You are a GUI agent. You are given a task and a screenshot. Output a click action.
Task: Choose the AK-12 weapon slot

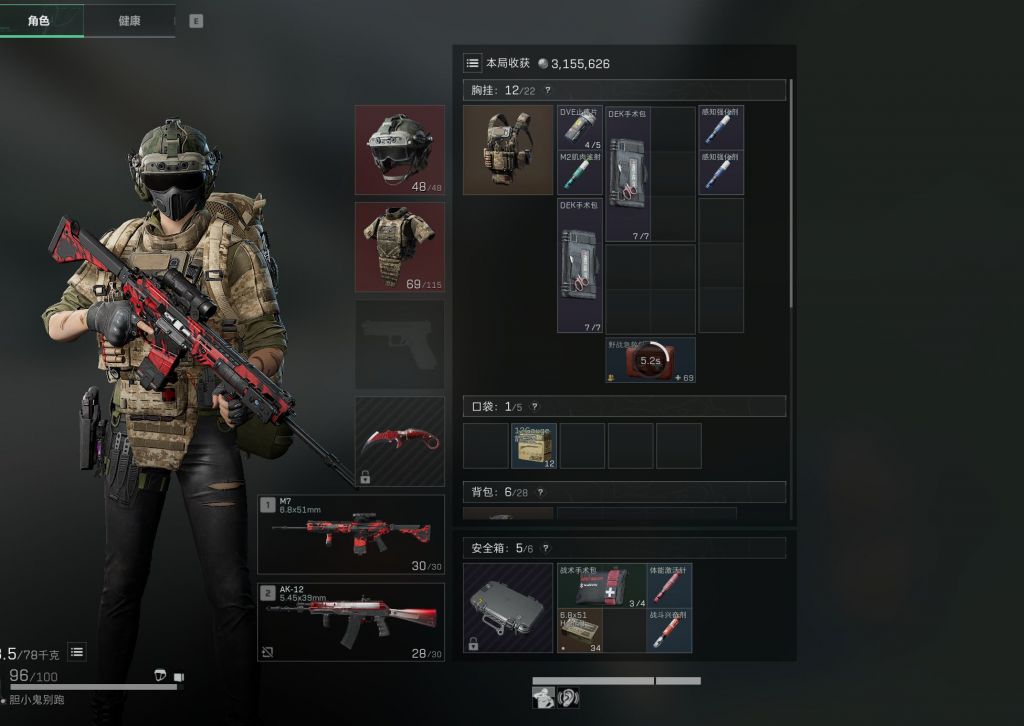pos(350,621)
